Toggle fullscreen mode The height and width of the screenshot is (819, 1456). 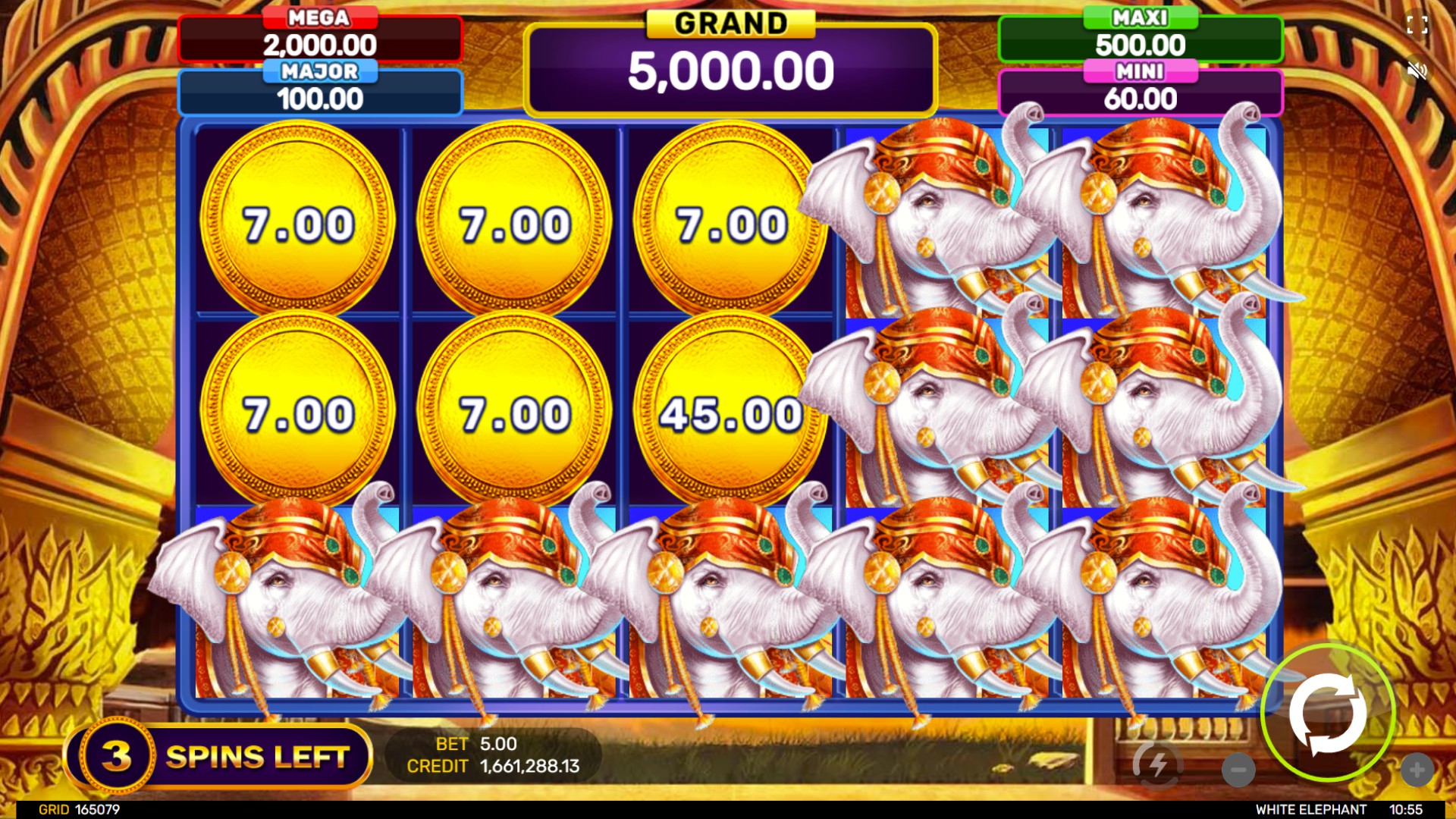pyautogui.click(x=1417, y=25)
